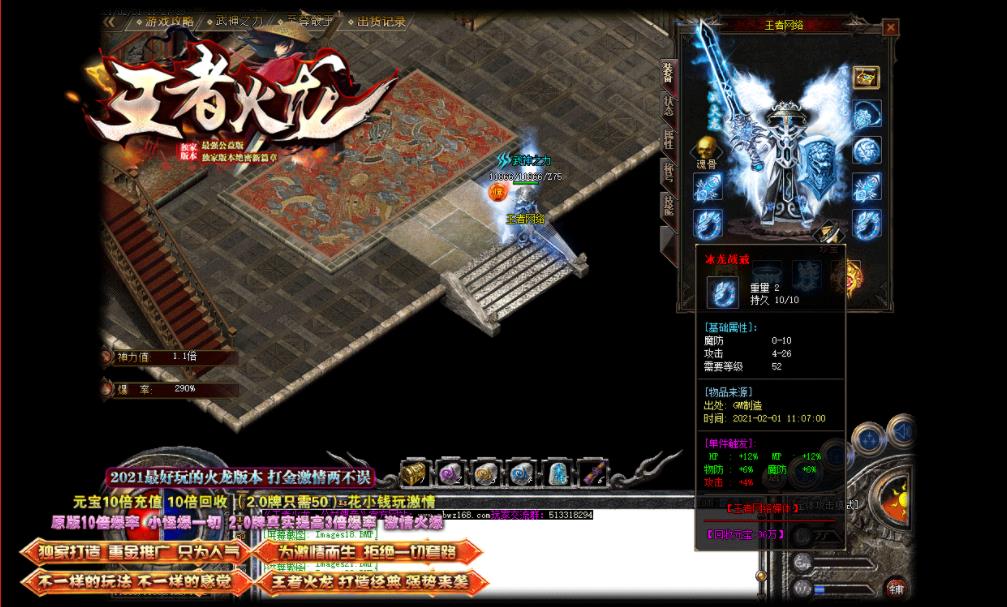Click the golden treasure chest slot in equipment panel

pyautogui.click(x=866, y=77)
